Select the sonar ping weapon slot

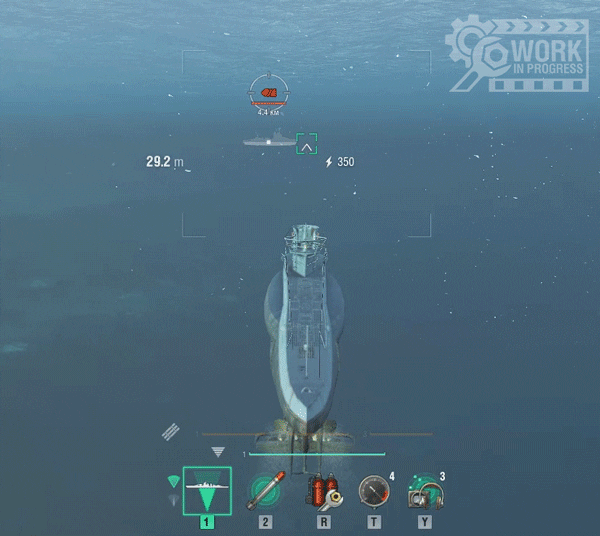[207, 491]
